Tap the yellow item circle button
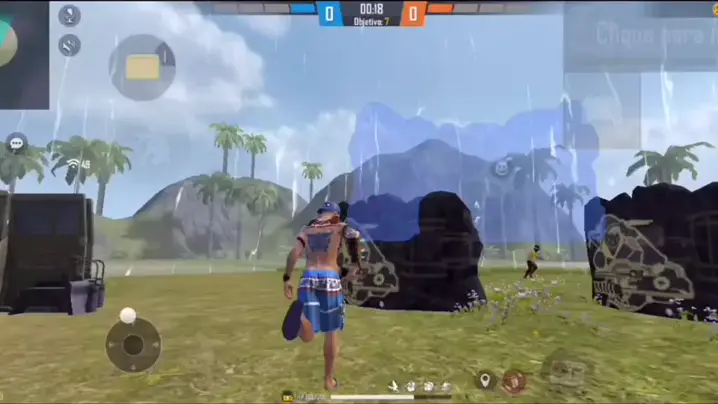718x404 pixels. tap(142, 67)
